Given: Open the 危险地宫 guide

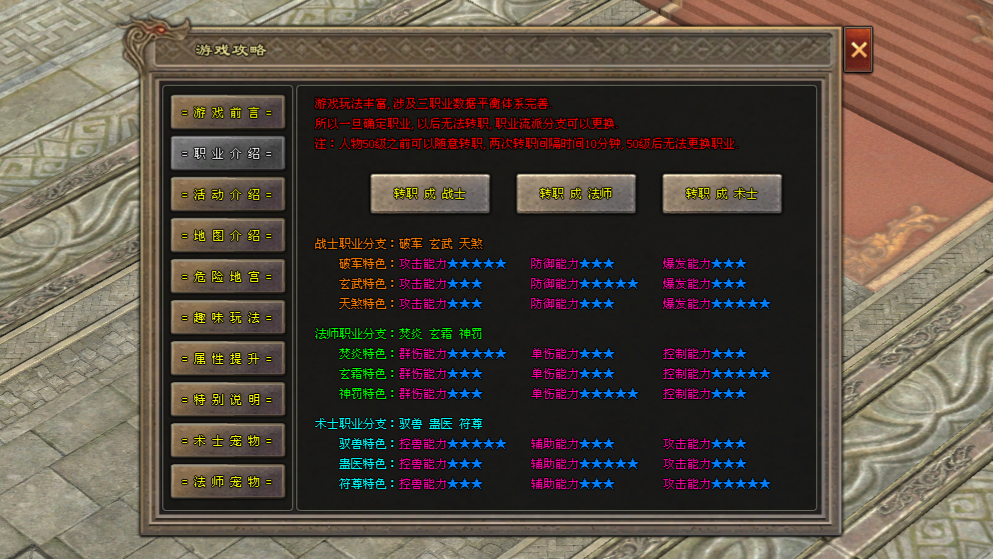Looking at the screenshot, I should click(x=227, y=276).
